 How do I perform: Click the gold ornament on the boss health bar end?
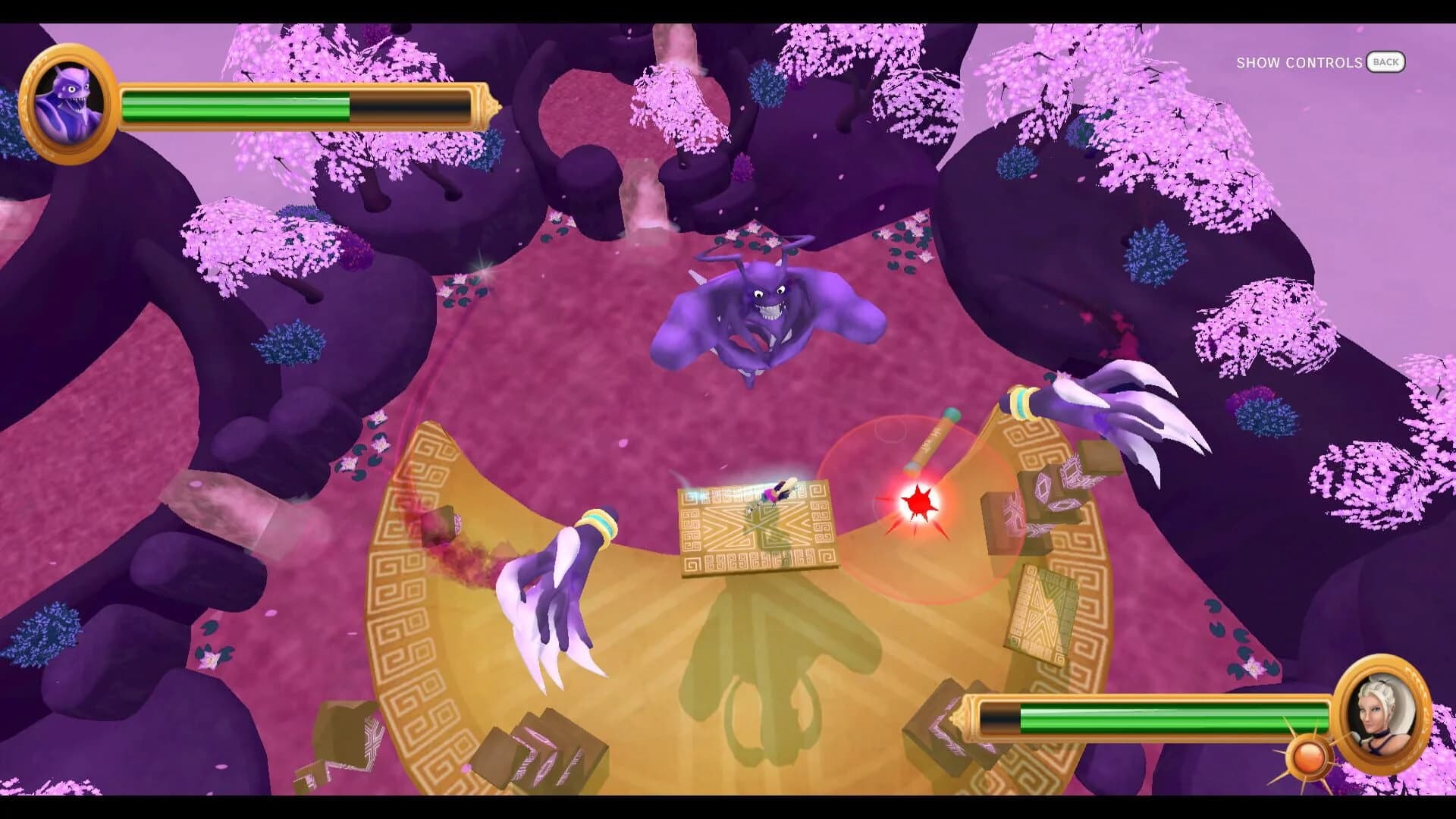point(489,106)
